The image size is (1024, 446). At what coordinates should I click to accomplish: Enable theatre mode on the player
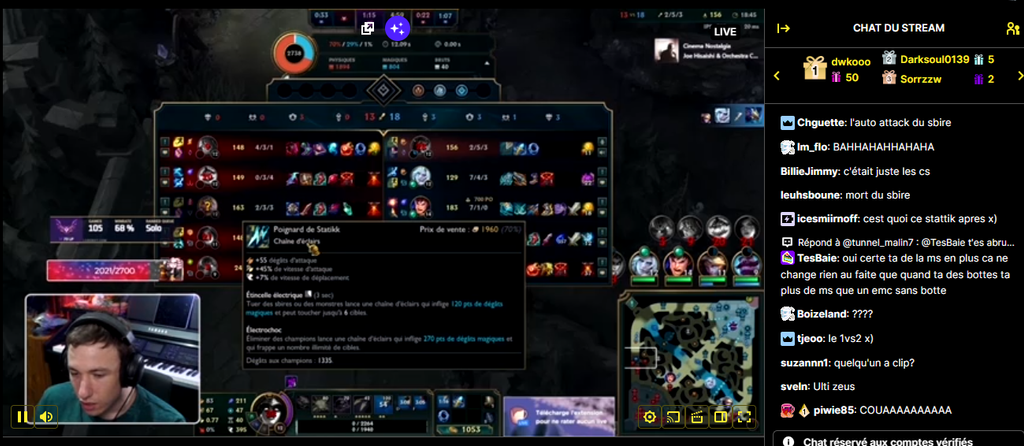coord(720,417)
